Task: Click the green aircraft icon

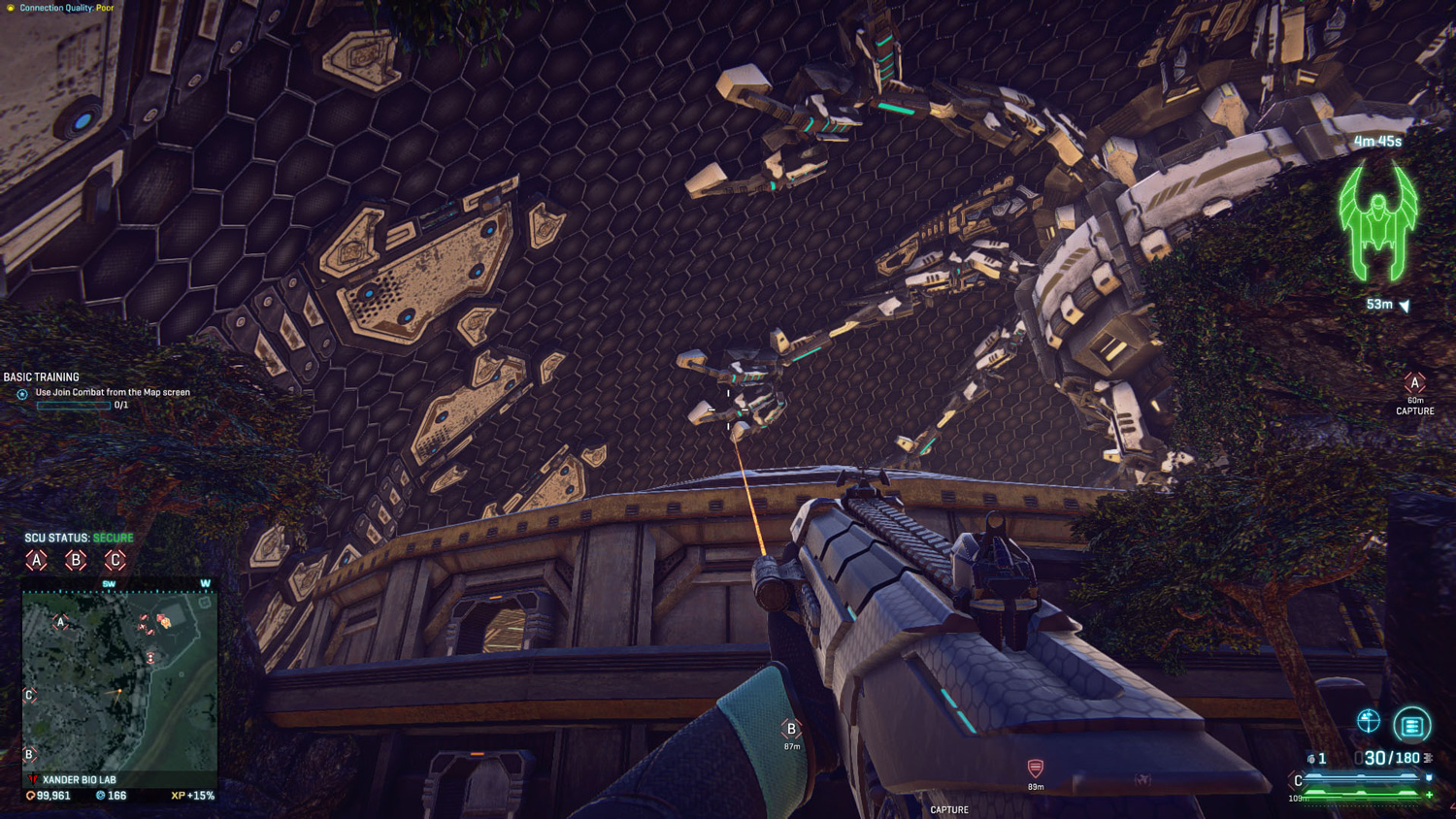Action: click(1377, 221)
